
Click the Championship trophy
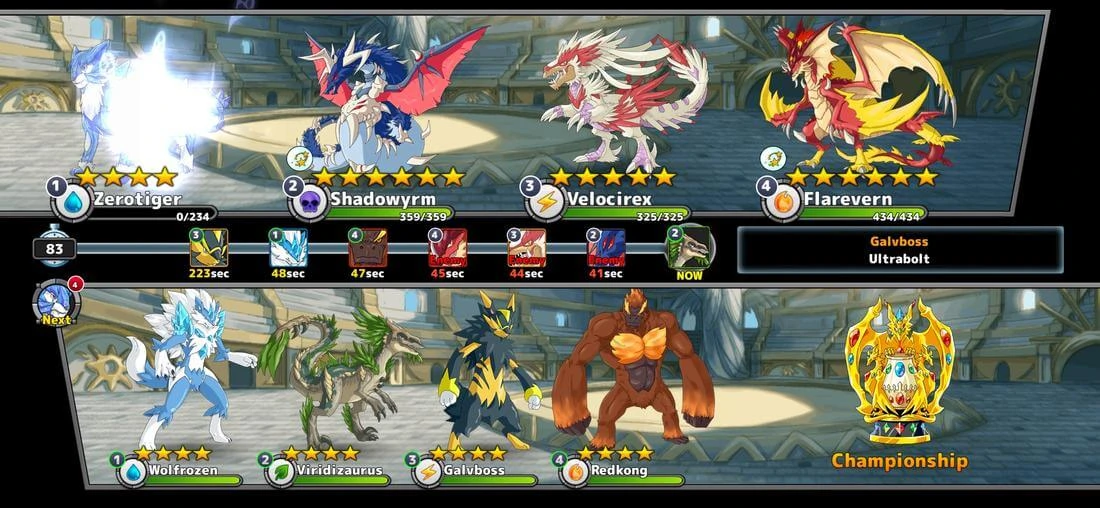pyautogui.click(x=900, y=372)
